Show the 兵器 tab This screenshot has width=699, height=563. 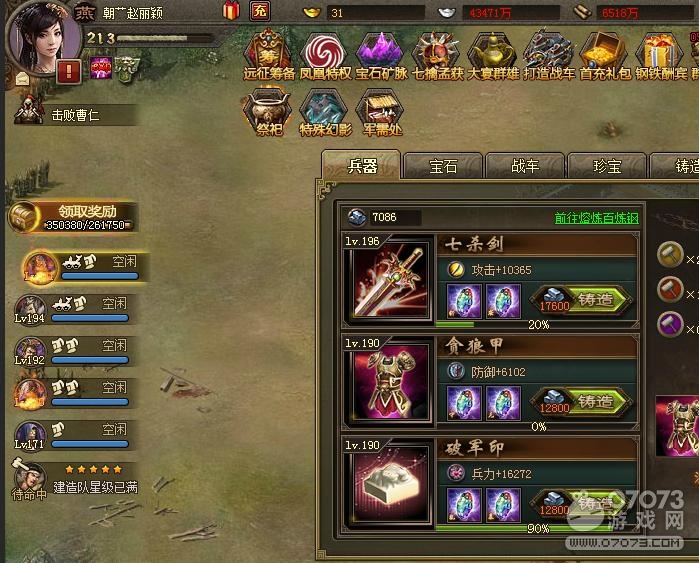(361, 166)
